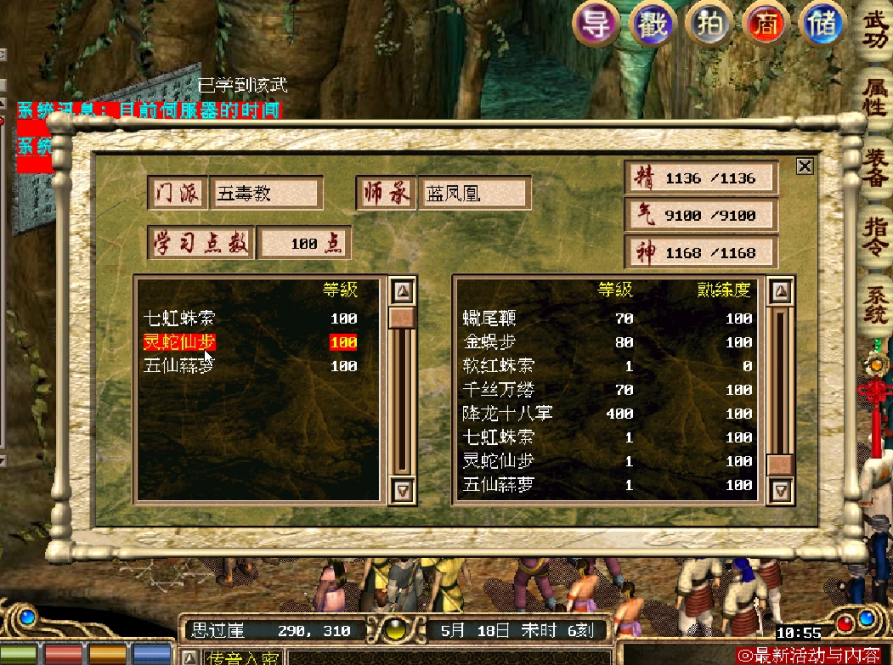This screenshot has width=893, height=665.
Task: Open the 装备 equipment tab
Action: pyautogui.click(x=875, y=168)
